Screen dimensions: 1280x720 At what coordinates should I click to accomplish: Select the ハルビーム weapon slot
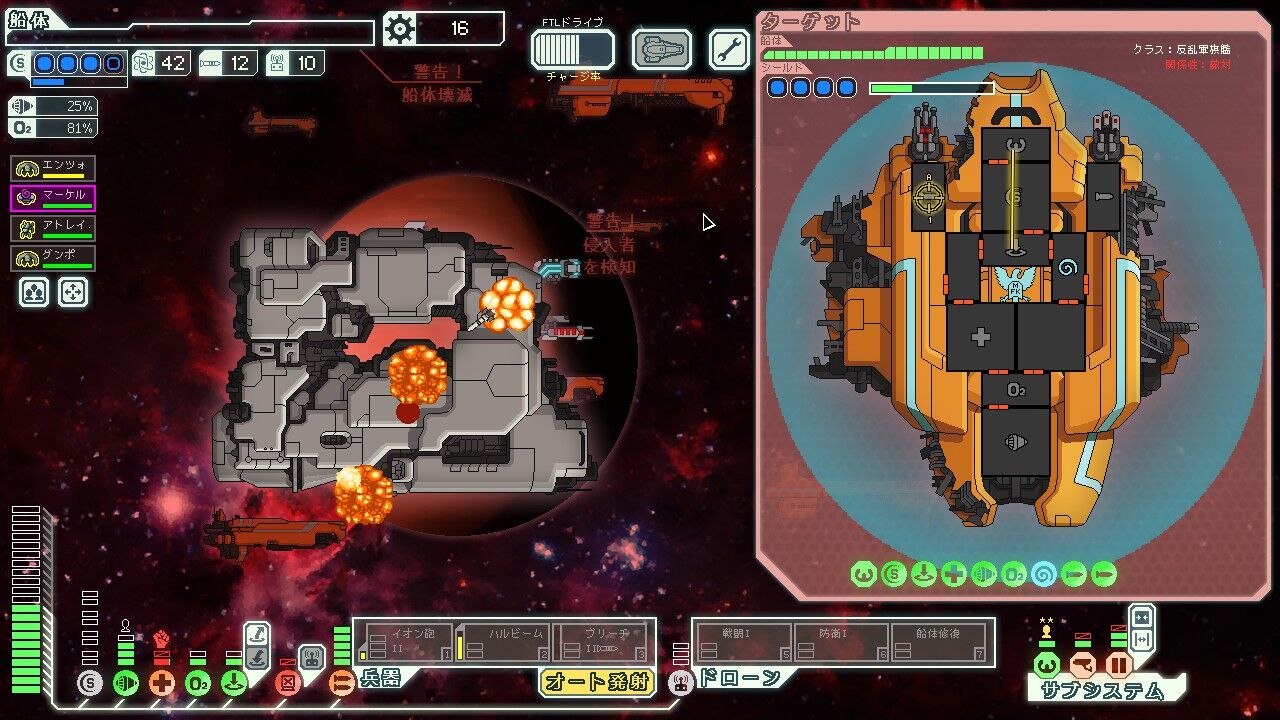pos(503,642)
